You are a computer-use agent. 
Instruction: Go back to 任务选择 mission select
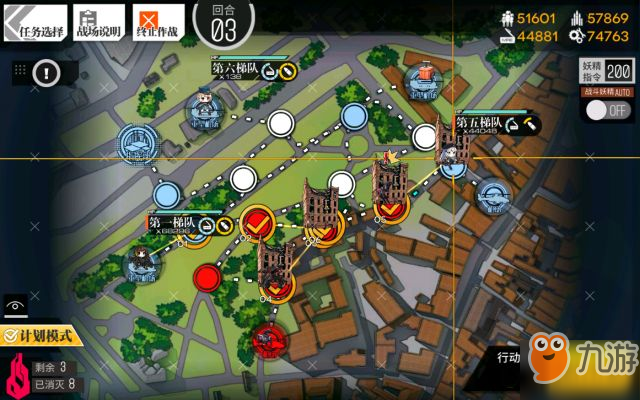[35, 21]
